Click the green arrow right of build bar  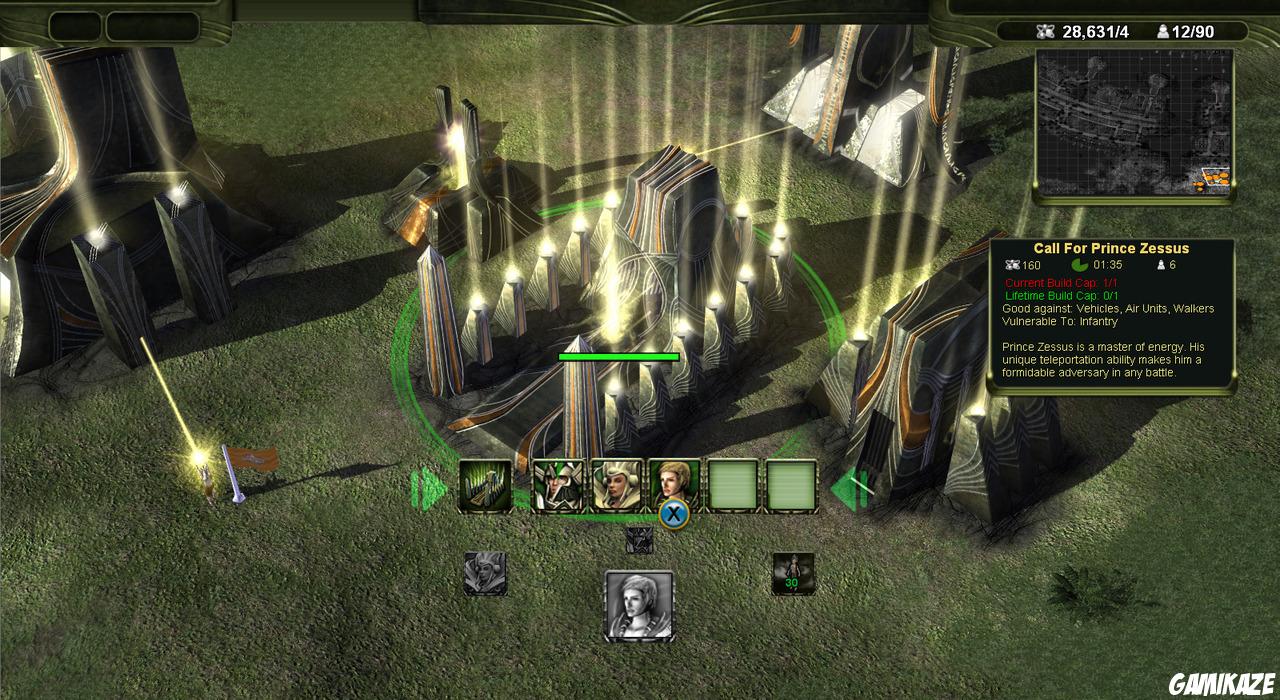[844, 489]
